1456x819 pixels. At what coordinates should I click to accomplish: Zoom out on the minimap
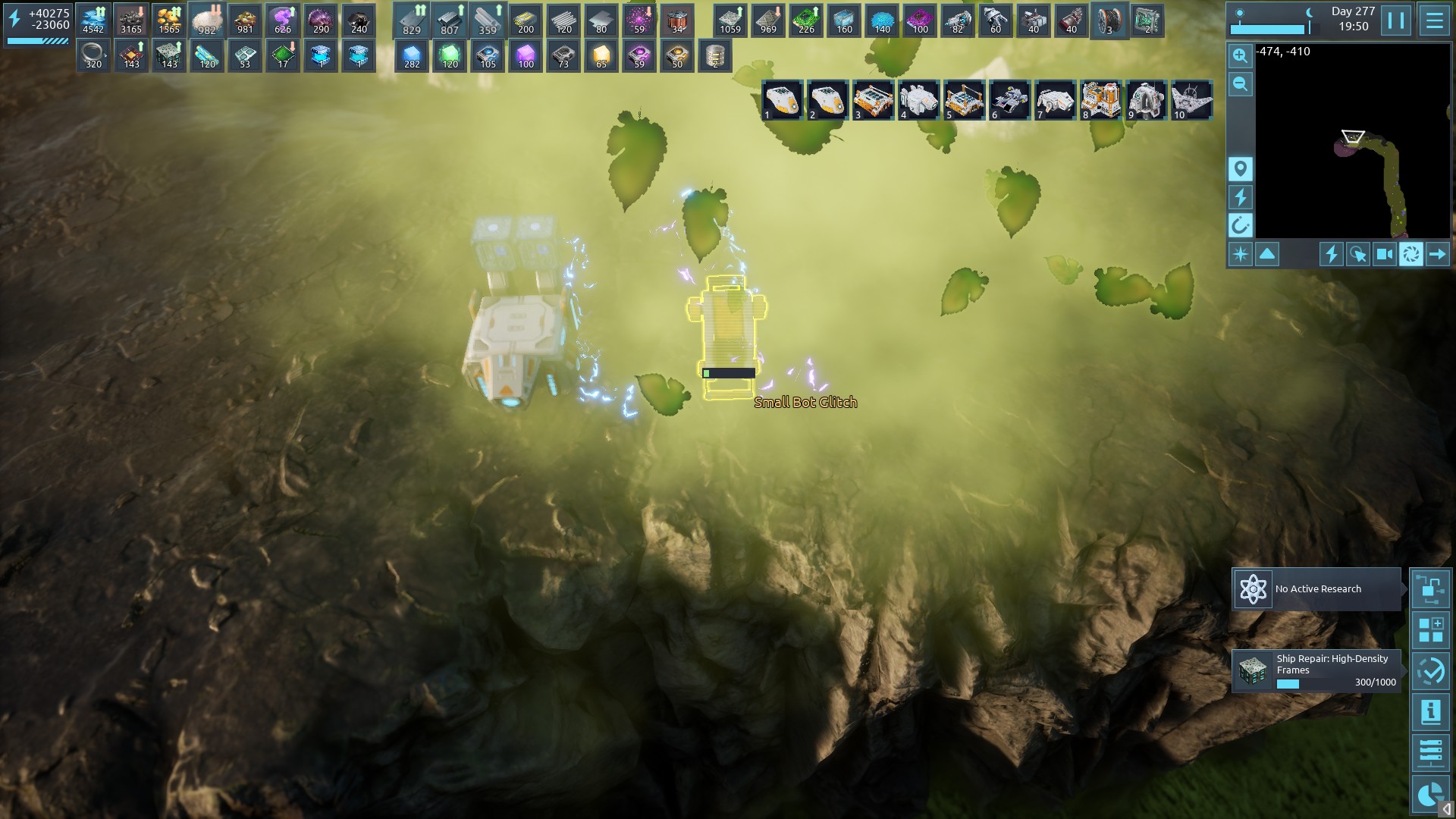pyautogui.click(x=1241, y=84)
